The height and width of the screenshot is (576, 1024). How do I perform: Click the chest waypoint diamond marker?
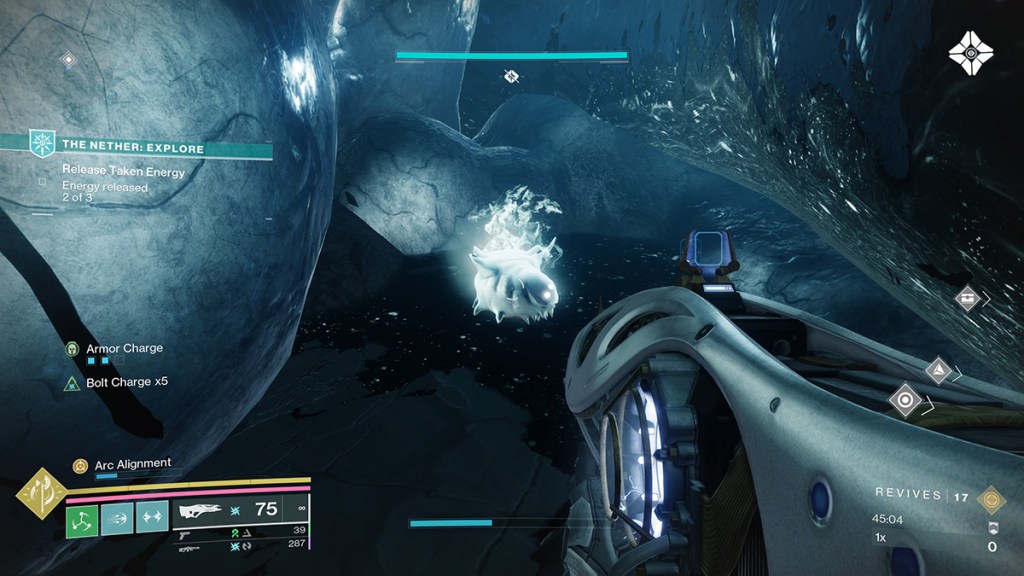[967, 297]
